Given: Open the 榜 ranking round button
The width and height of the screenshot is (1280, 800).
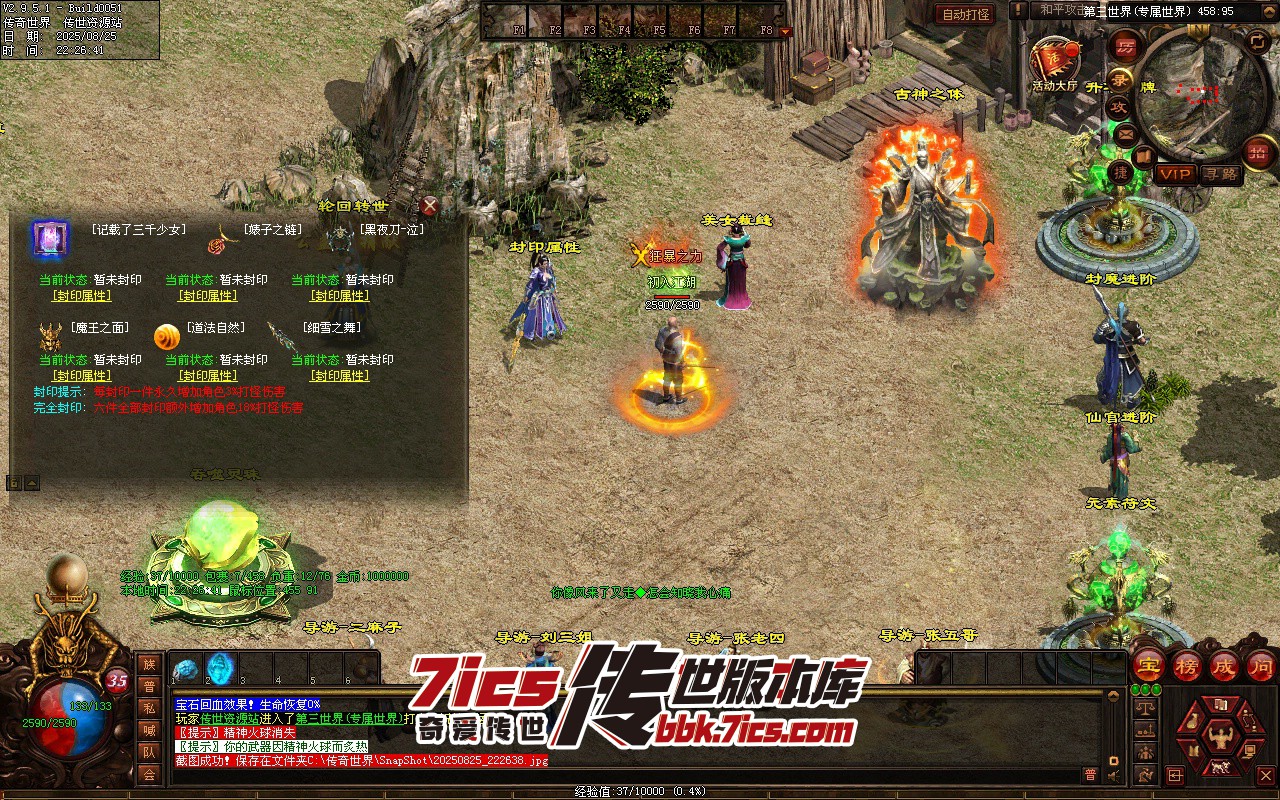Looking at the screenshot, I should [1187, 665].
